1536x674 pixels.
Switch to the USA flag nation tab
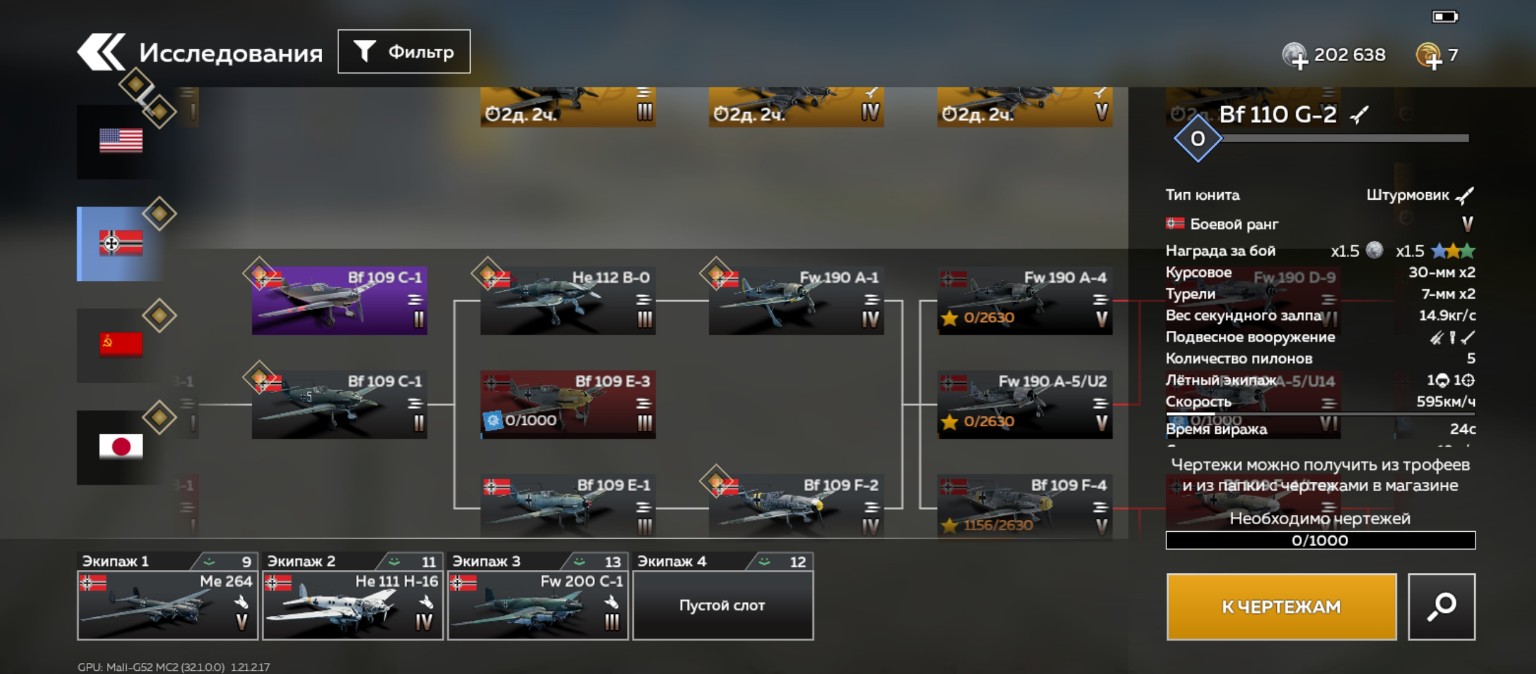120,141
